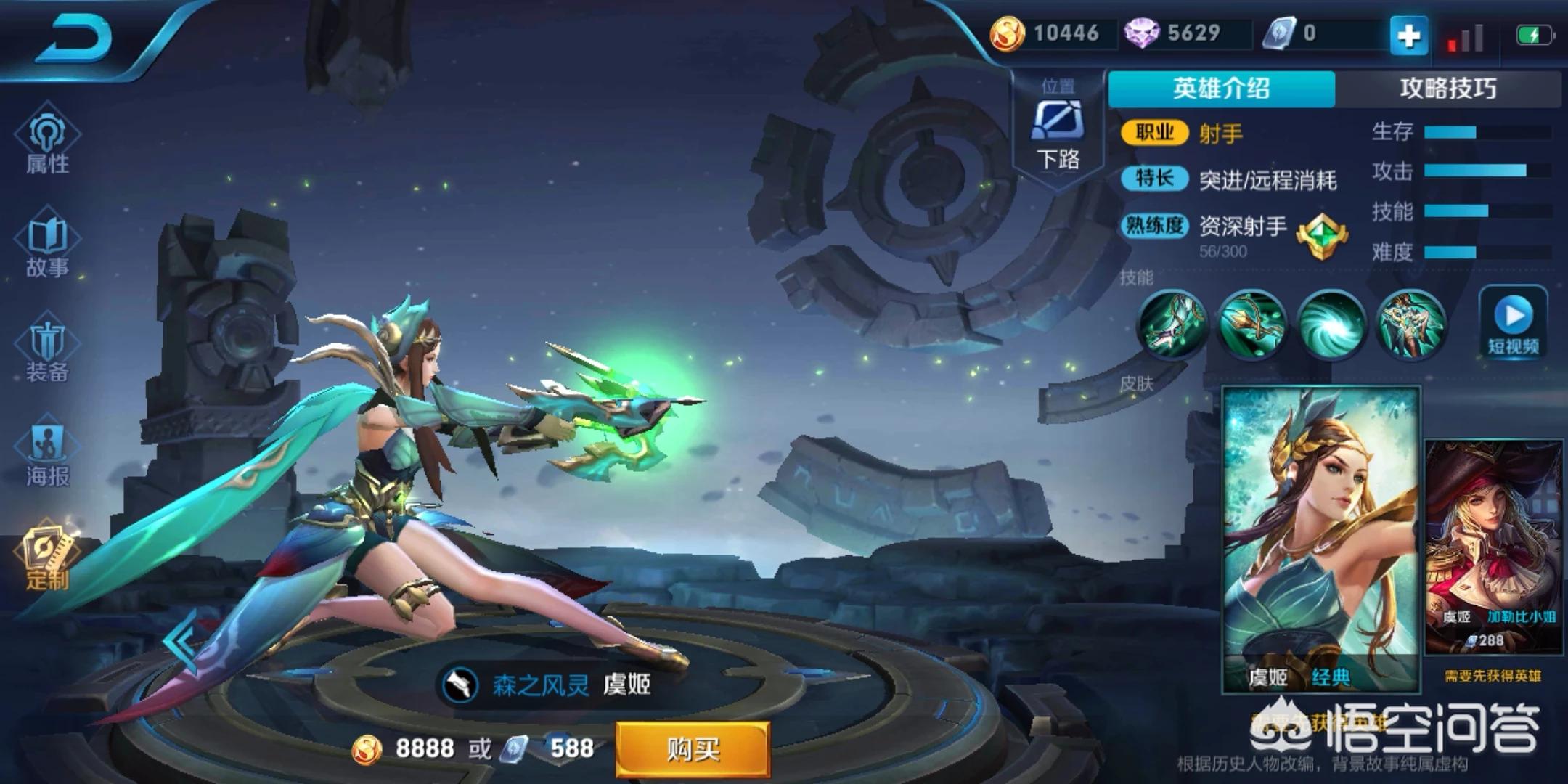Play the 短视频 short video
This screenshot has width=1568, height=784.
[x=1514, y=323]
